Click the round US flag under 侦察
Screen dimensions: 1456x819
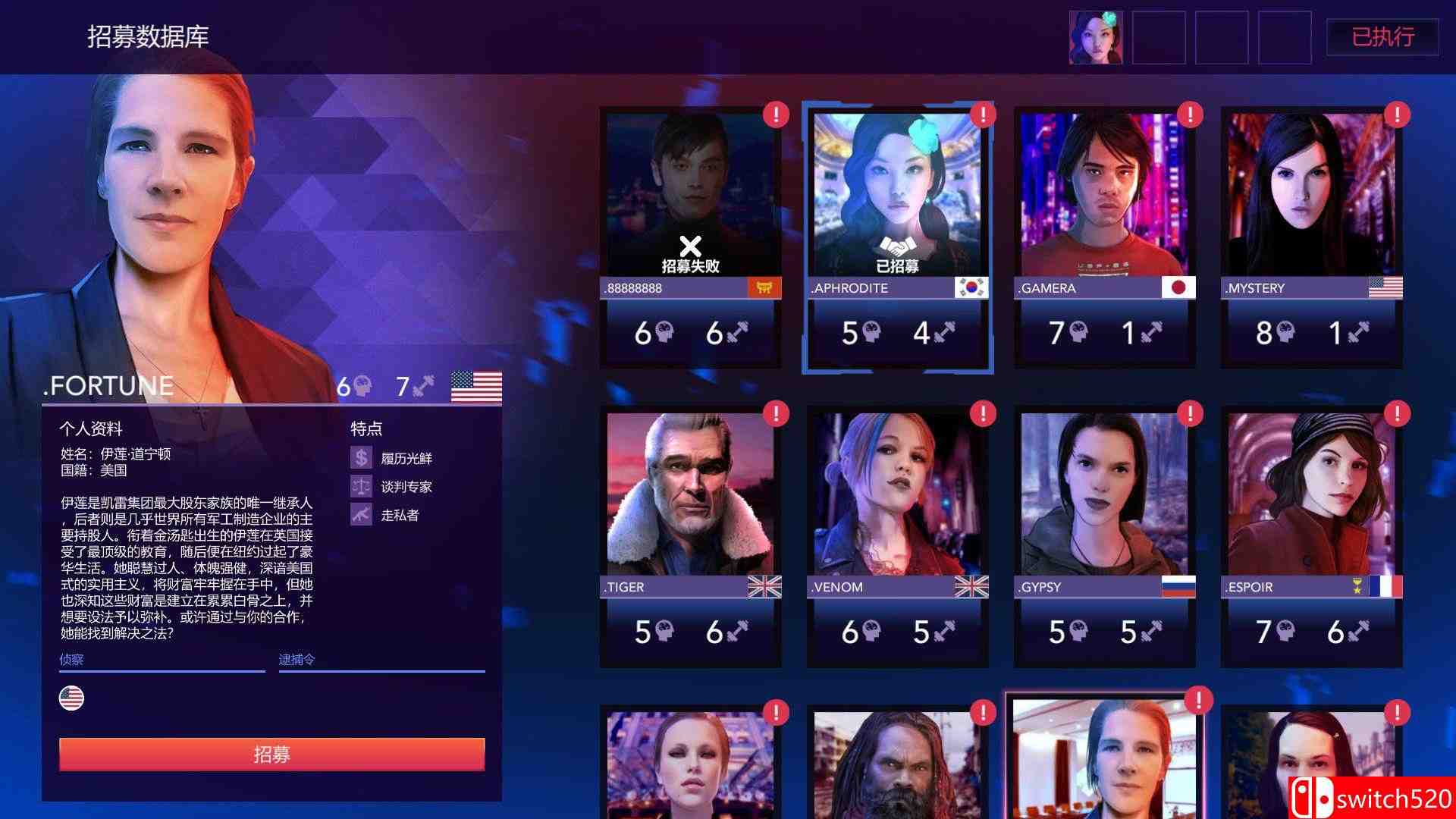[x=71, y=697]
